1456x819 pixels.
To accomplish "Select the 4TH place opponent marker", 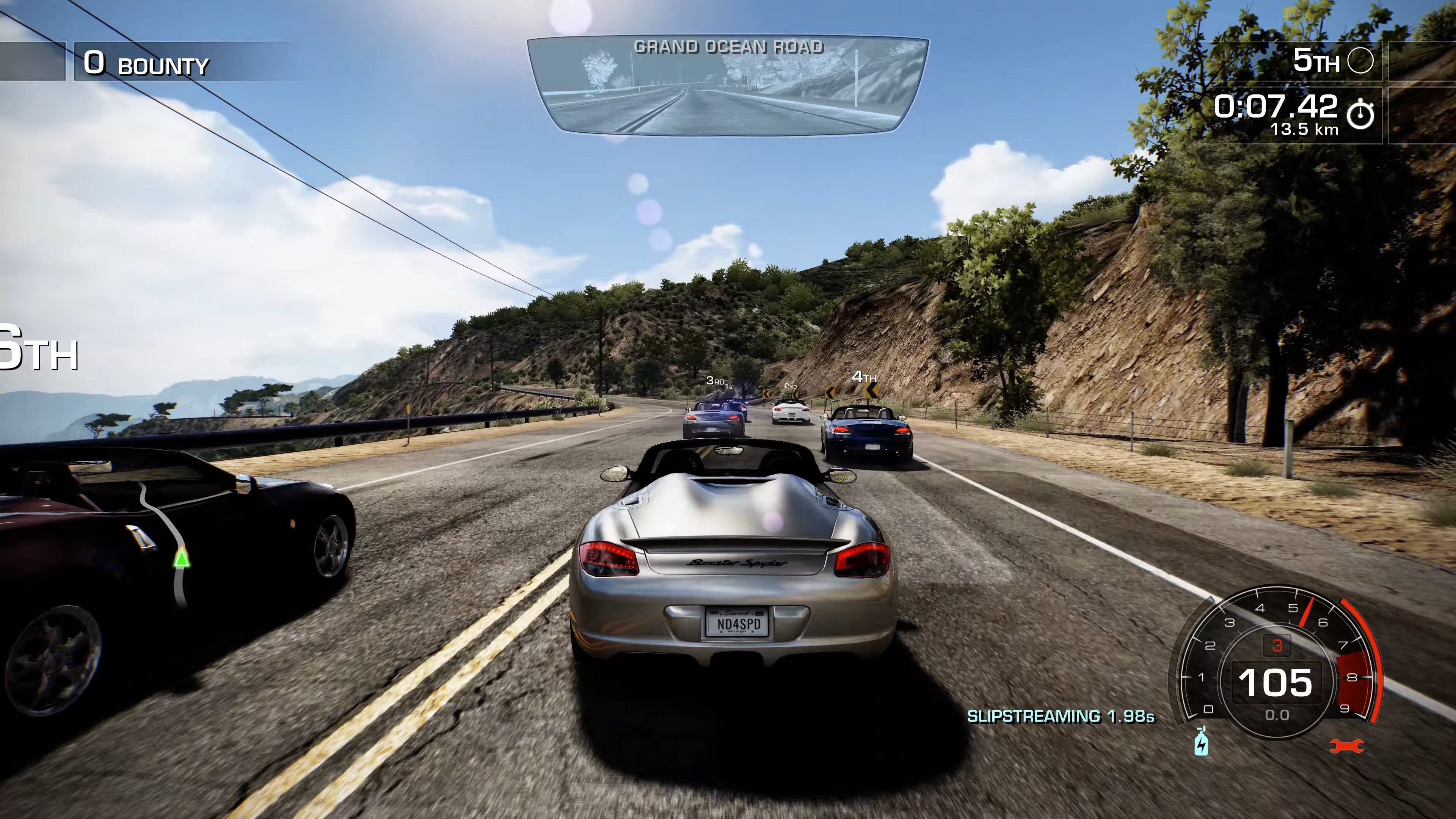I will click(x=865, y=377).
